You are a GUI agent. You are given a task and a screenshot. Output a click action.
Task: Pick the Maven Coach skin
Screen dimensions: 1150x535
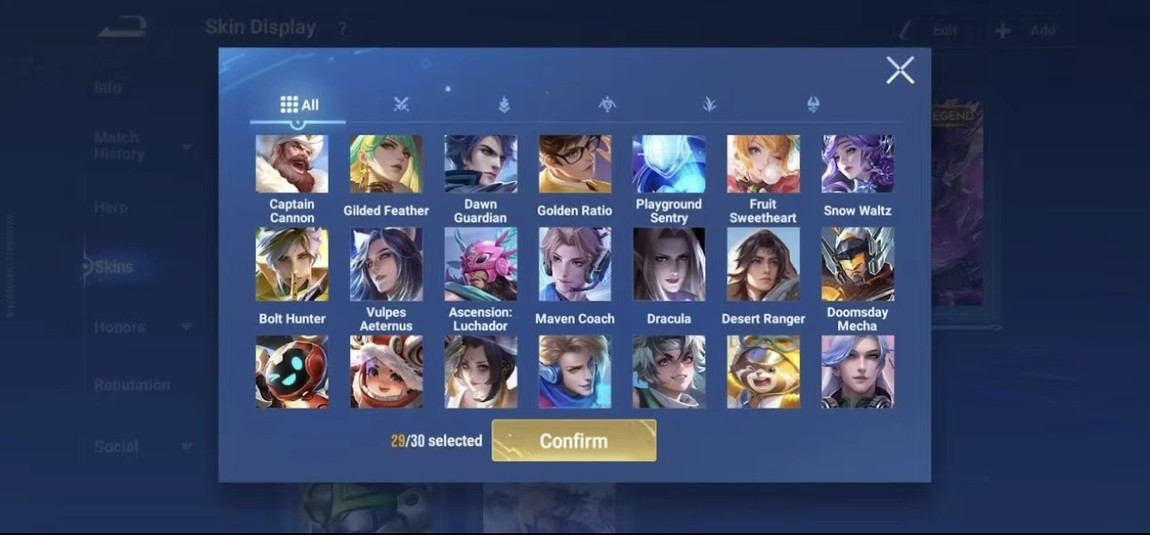575,264
